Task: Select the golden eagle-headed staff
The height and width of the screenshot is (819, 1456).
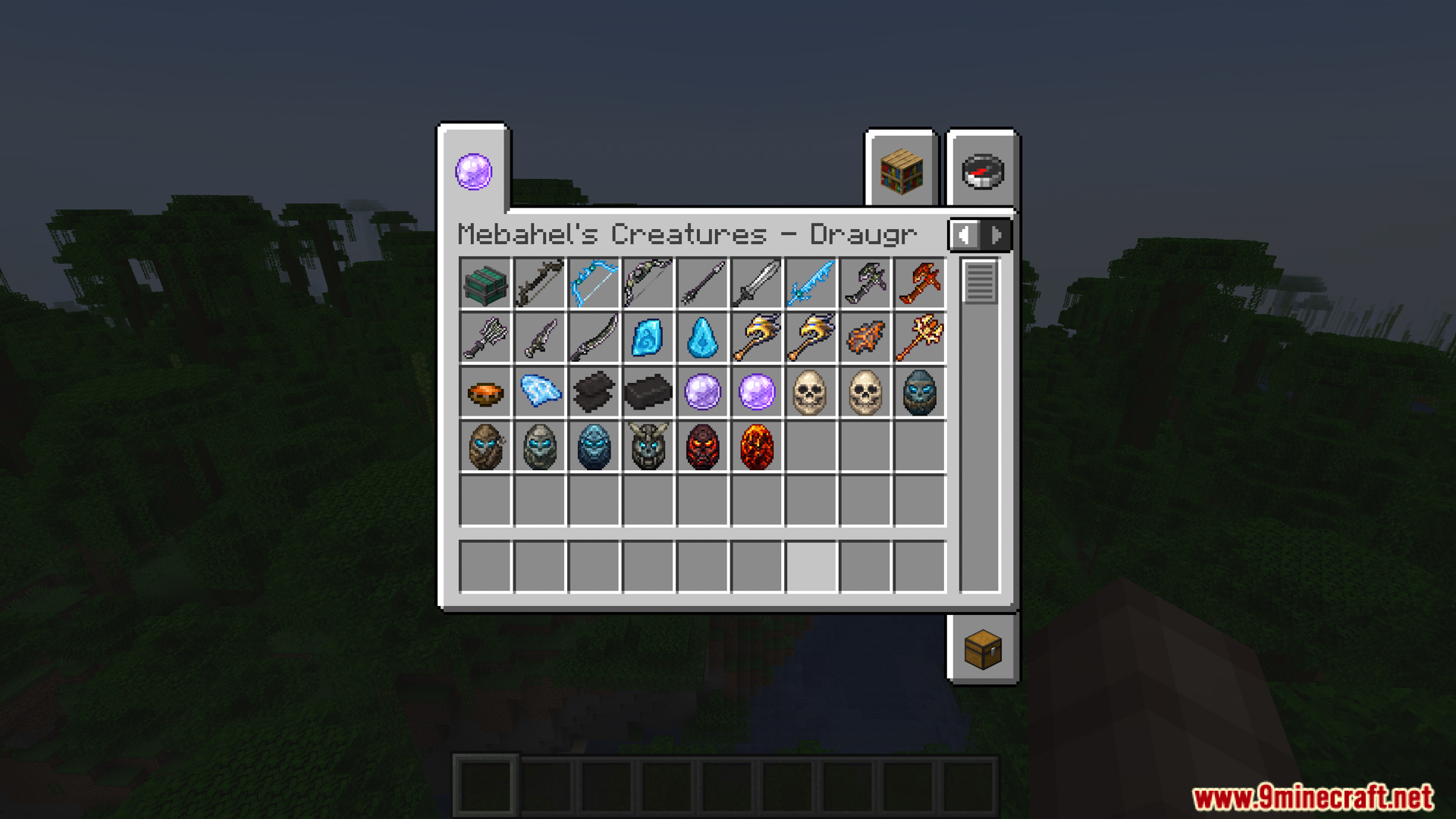Action: (x=756, y=338)
